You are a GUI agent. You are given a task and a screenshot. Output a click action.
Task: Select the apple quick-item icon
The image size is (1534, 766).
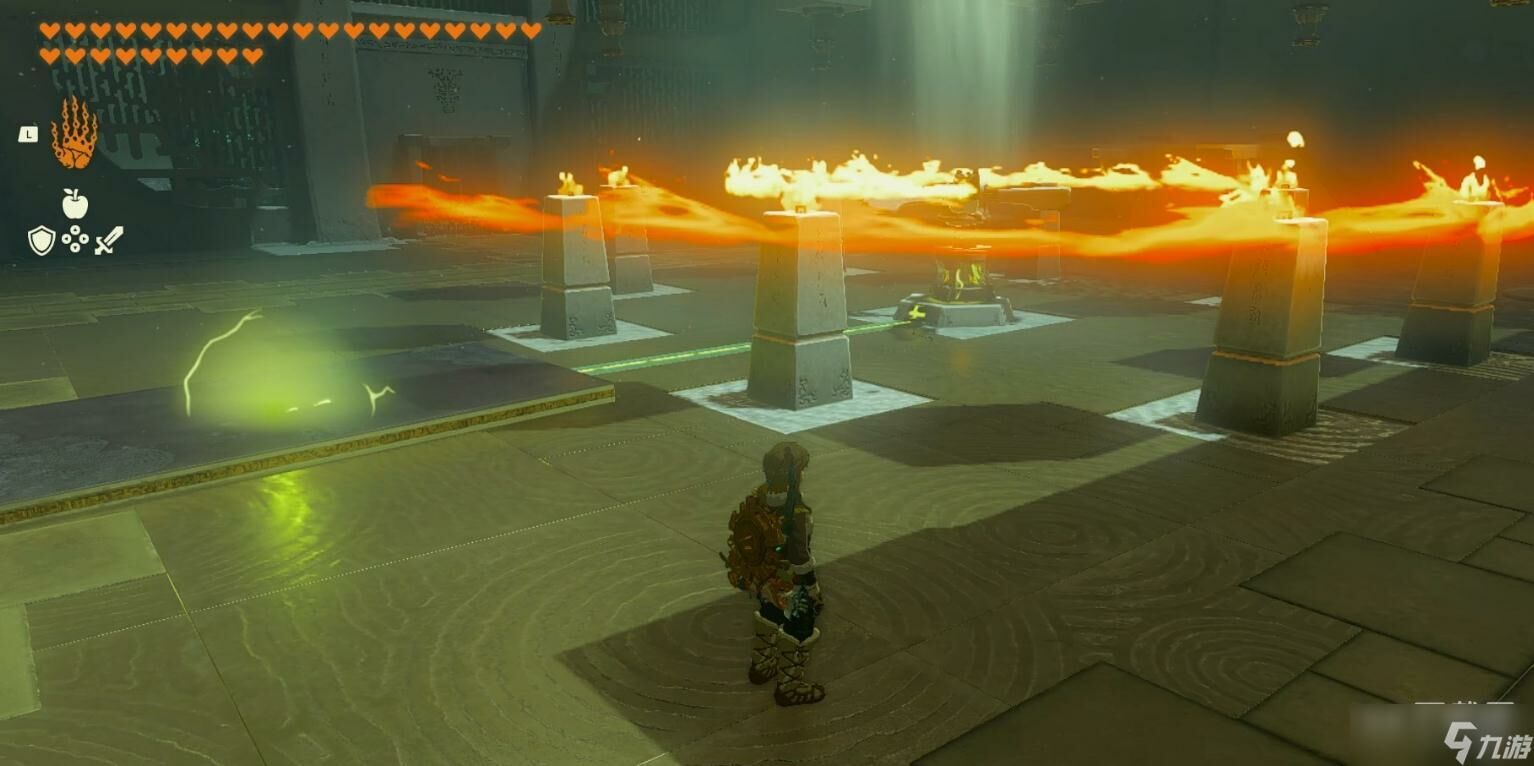coord(75,204)
